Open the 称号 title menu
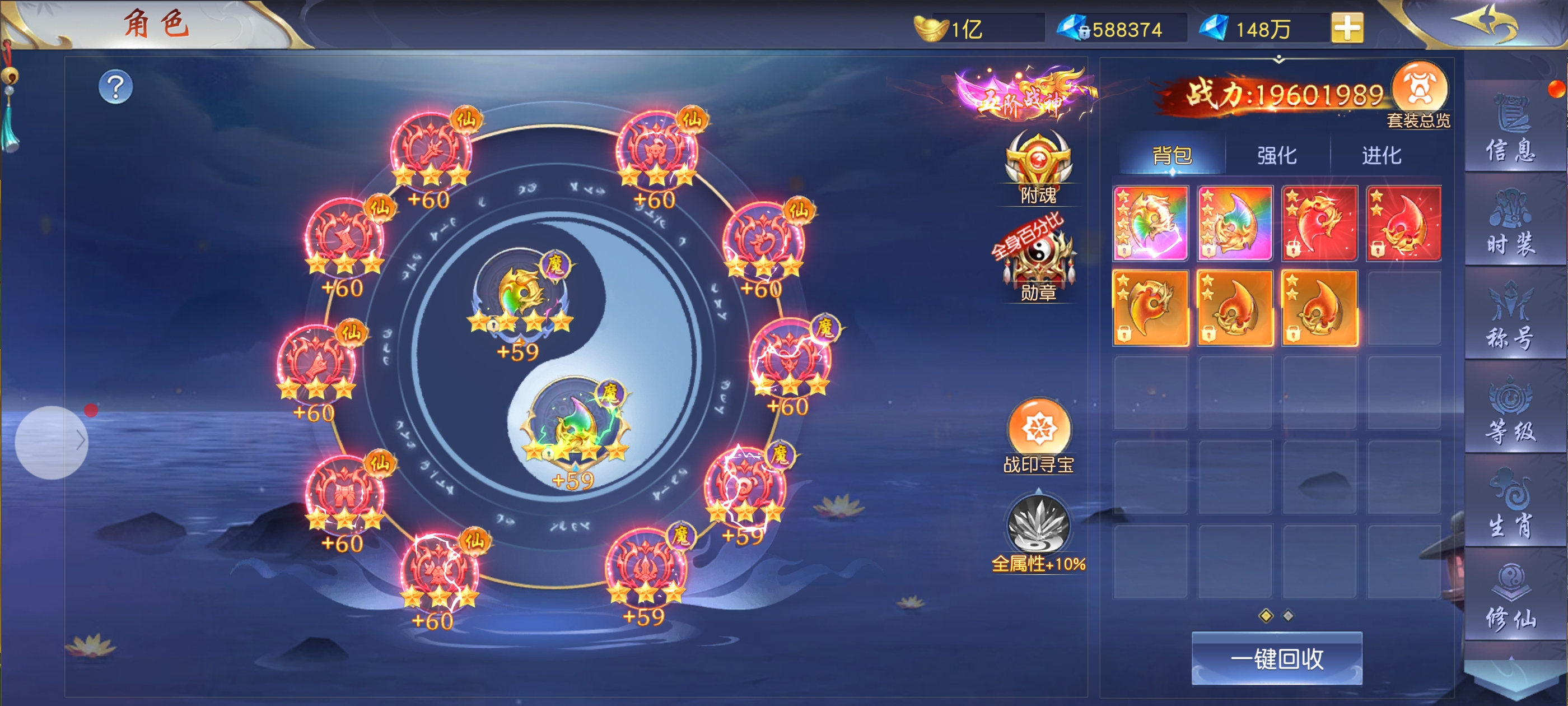 pyautogui.click(x=1511, y=315)
